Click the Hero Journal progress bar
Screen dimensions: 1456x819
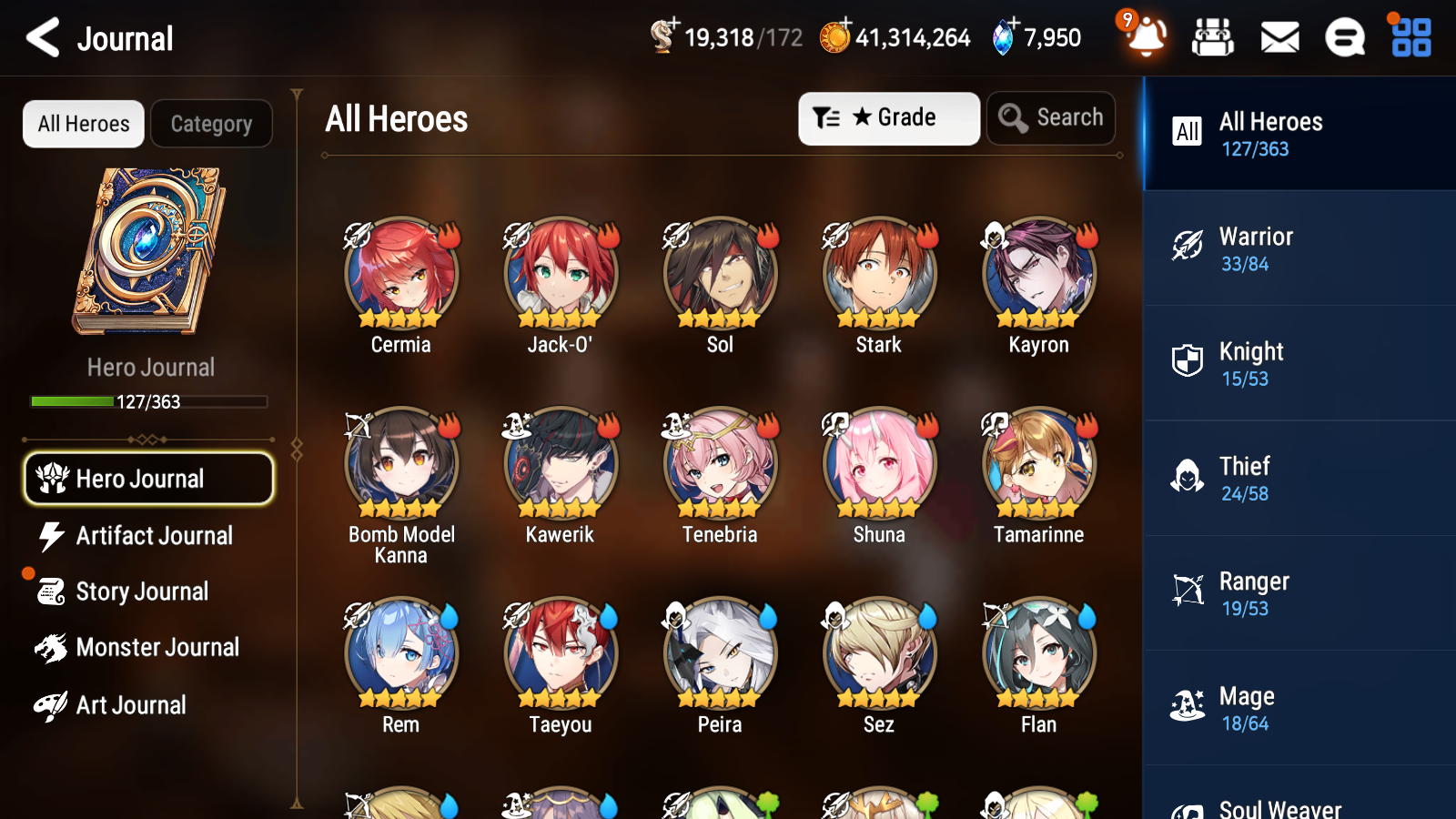tap(149, 401)
